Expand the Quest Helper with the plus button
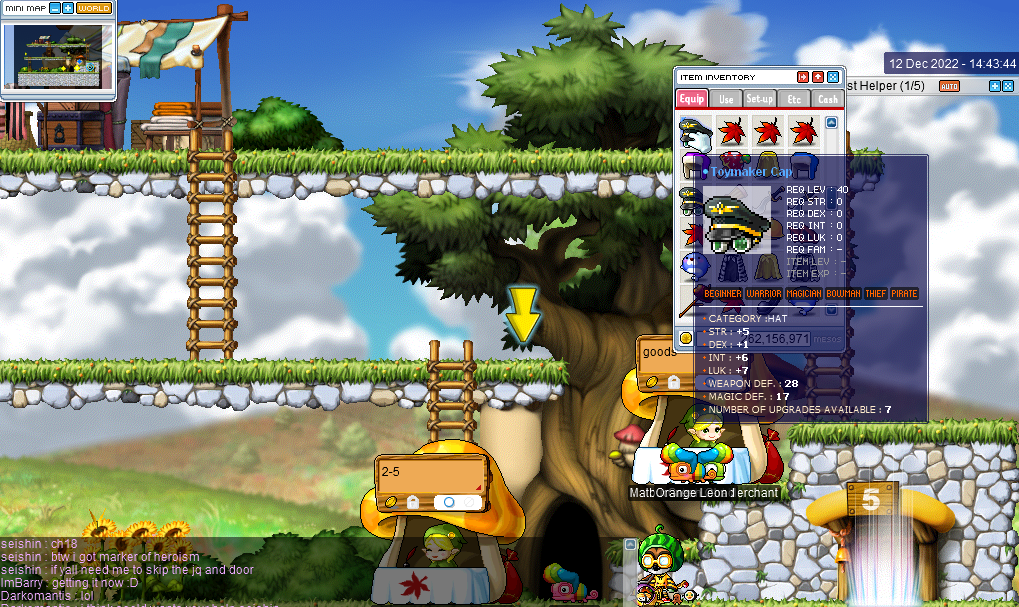 tap(994, 86)
